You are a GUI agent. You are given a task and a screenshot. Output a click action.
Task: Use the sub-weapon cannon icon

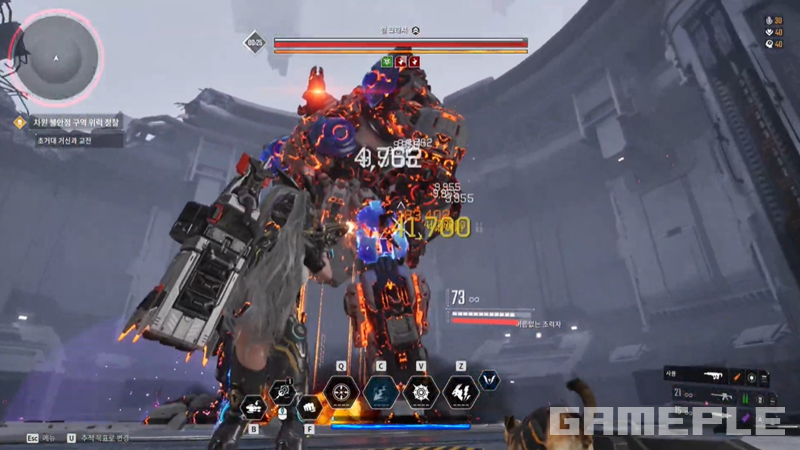(253, 407)
